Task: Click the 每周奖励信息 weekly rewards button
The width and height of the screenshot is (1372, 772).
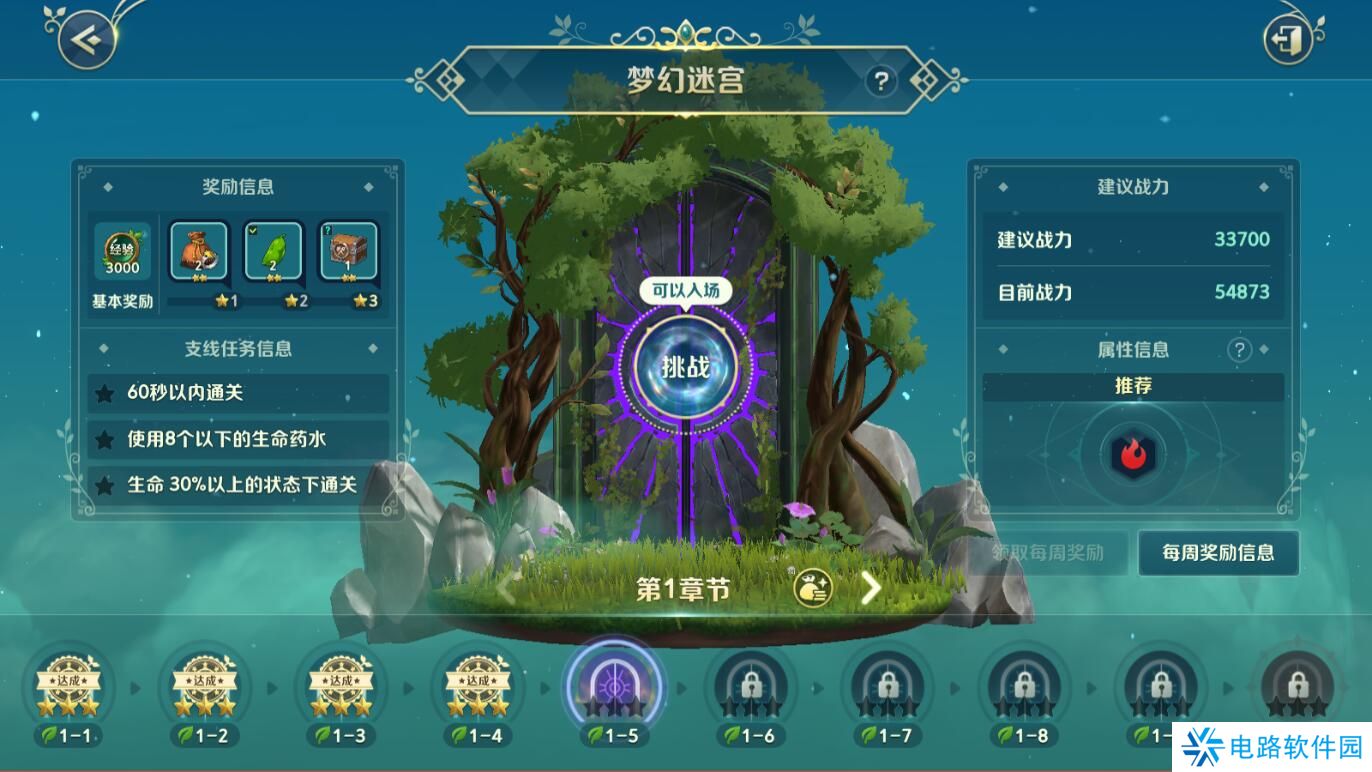Action: pos(1217,553)
